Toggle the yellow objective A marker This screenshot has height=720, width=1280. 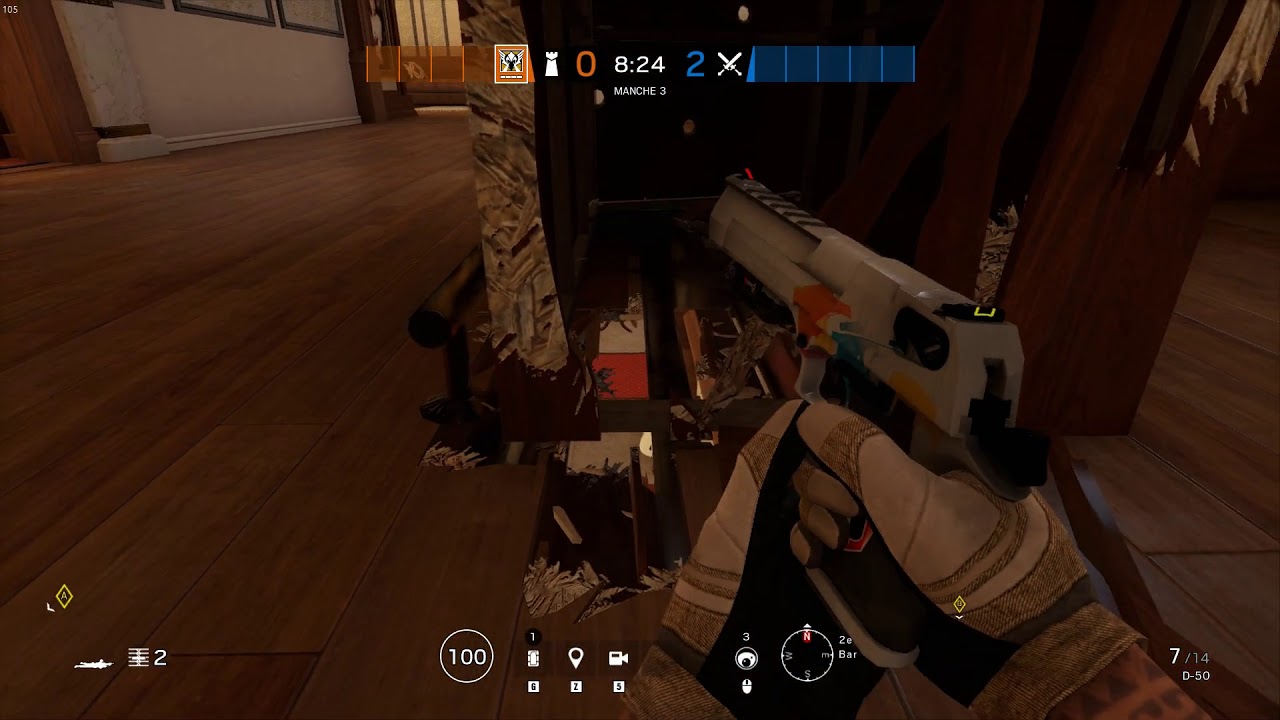pos(62,597)
